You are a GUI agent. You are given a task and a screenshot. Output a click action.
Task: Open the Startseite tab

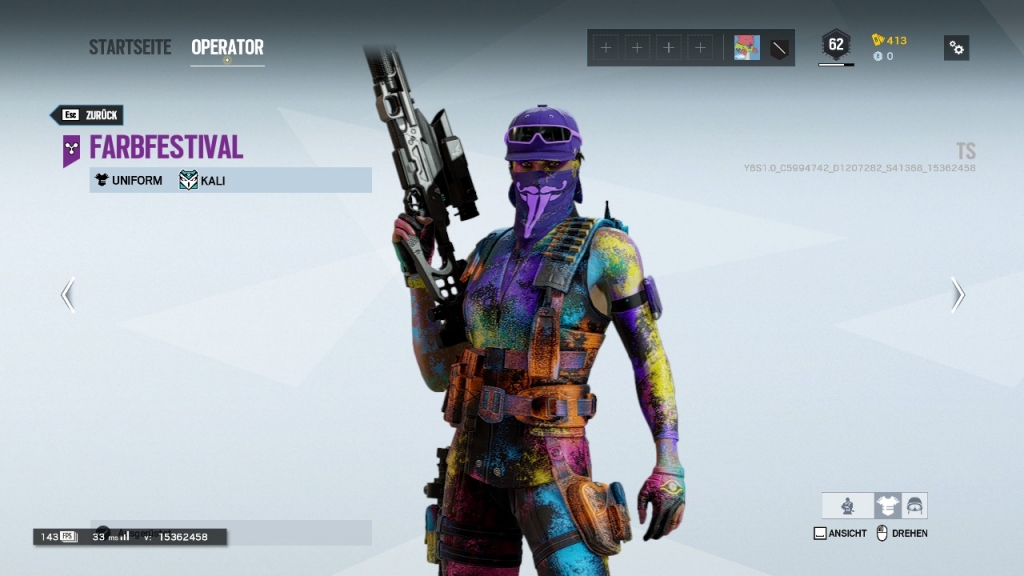point(130,47)
